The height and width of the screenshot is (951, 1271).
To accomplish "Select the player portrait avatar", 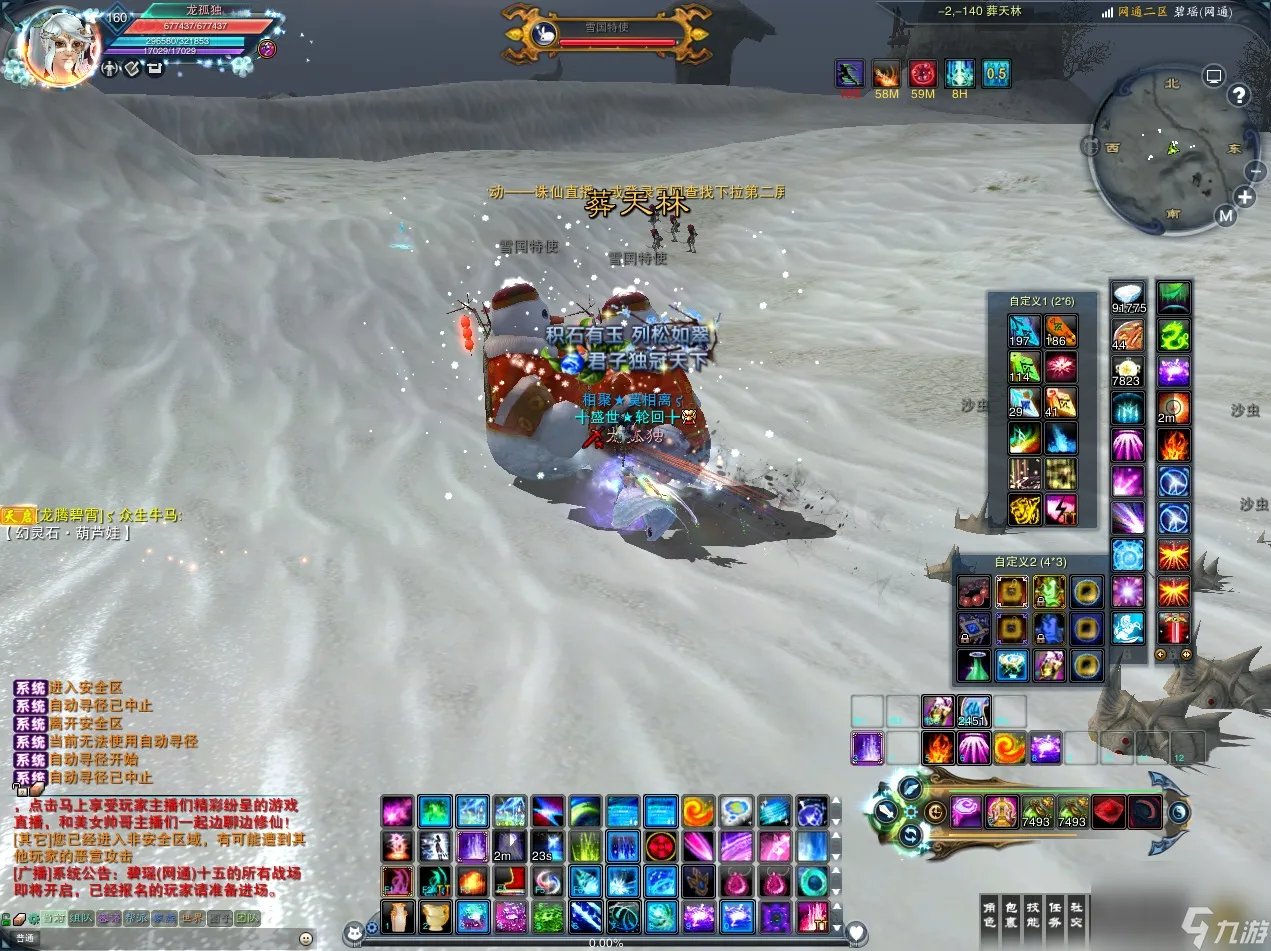I will click(x=58, y=47).
